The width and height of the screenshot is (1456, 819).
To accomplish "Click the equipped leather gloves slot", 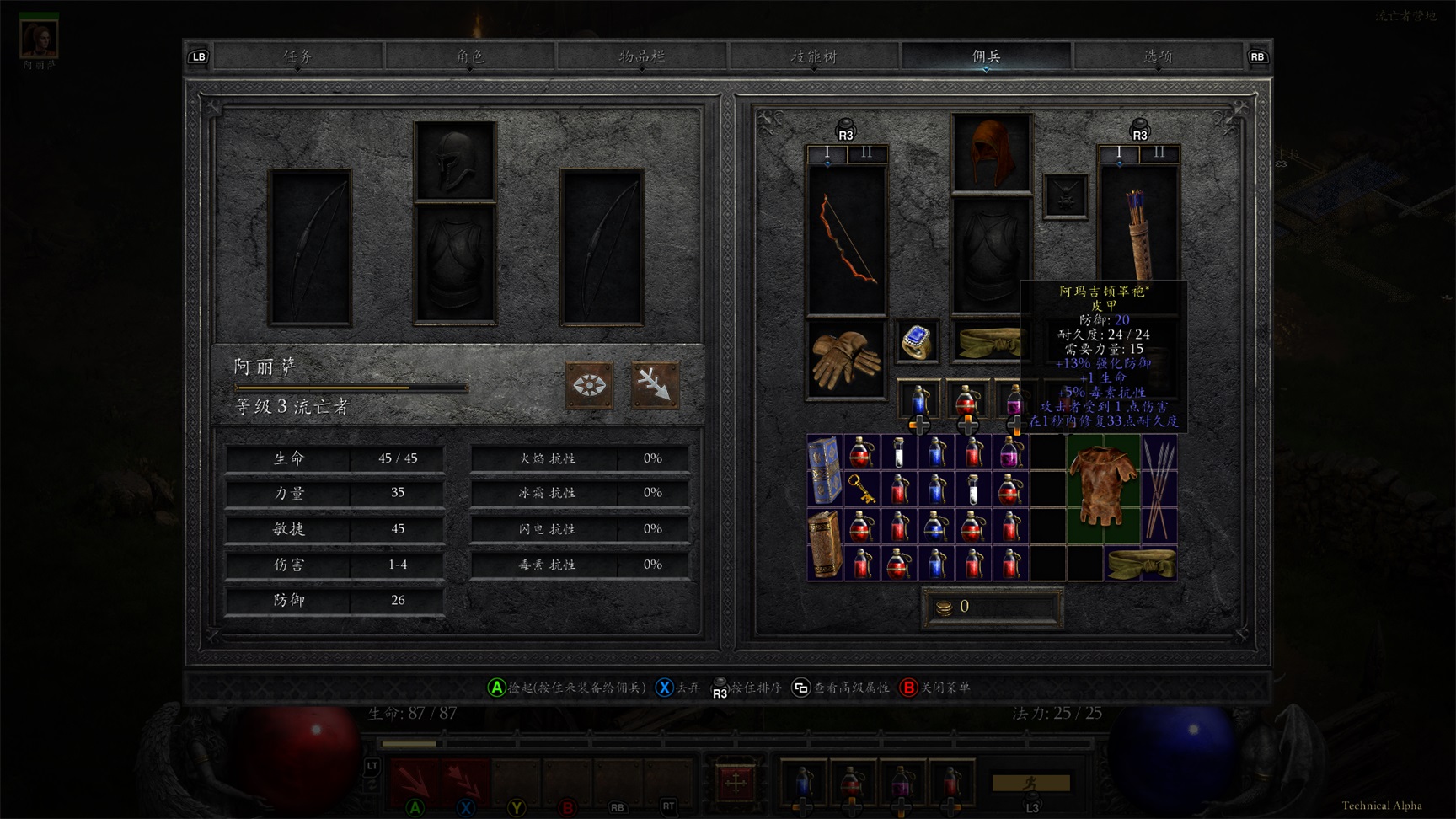I will (x=846, y=360).
